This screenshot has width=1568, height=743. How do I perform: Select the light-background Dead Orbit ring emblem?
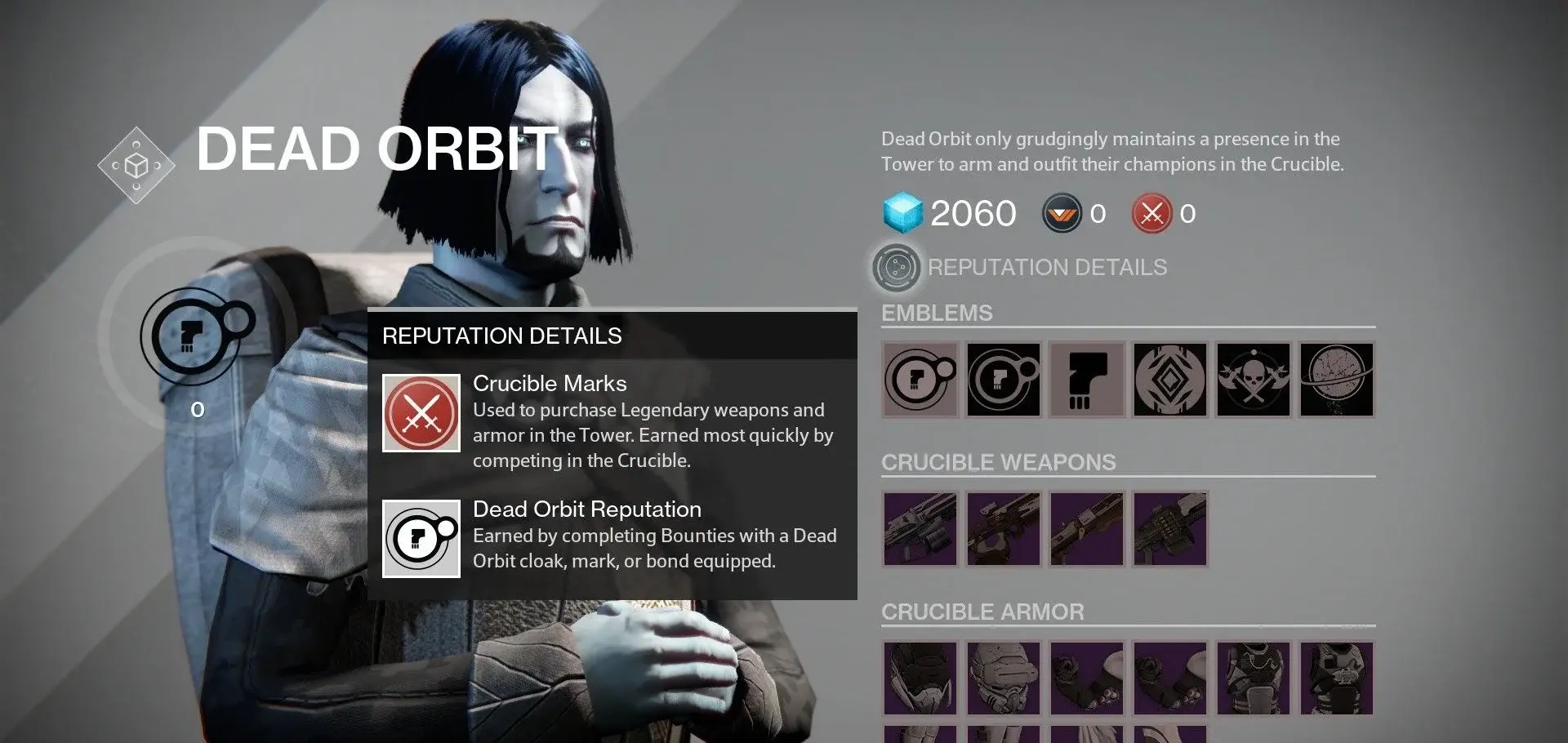click(920, 380)
